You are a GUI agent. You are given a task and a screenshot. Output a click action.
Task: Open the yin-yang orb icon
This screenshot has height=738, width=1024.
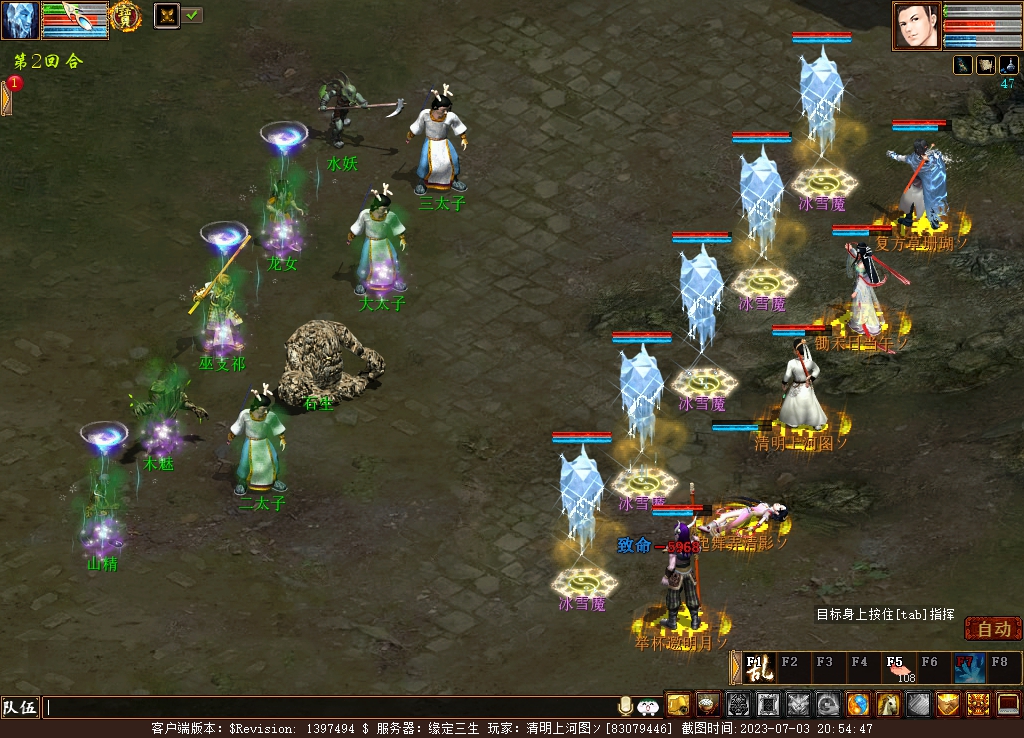coord(858,704)
